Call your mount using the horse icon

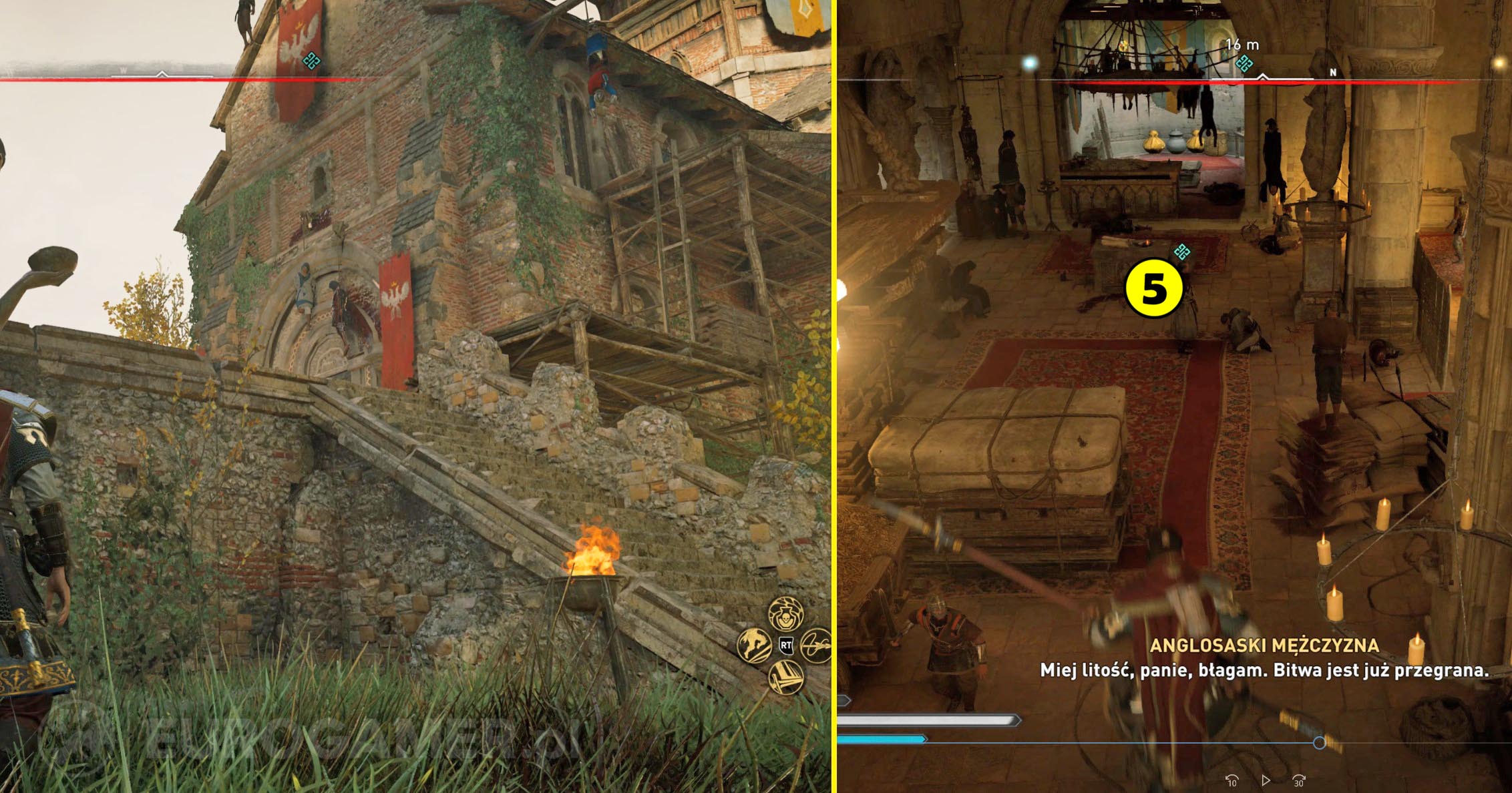(755, 645)
